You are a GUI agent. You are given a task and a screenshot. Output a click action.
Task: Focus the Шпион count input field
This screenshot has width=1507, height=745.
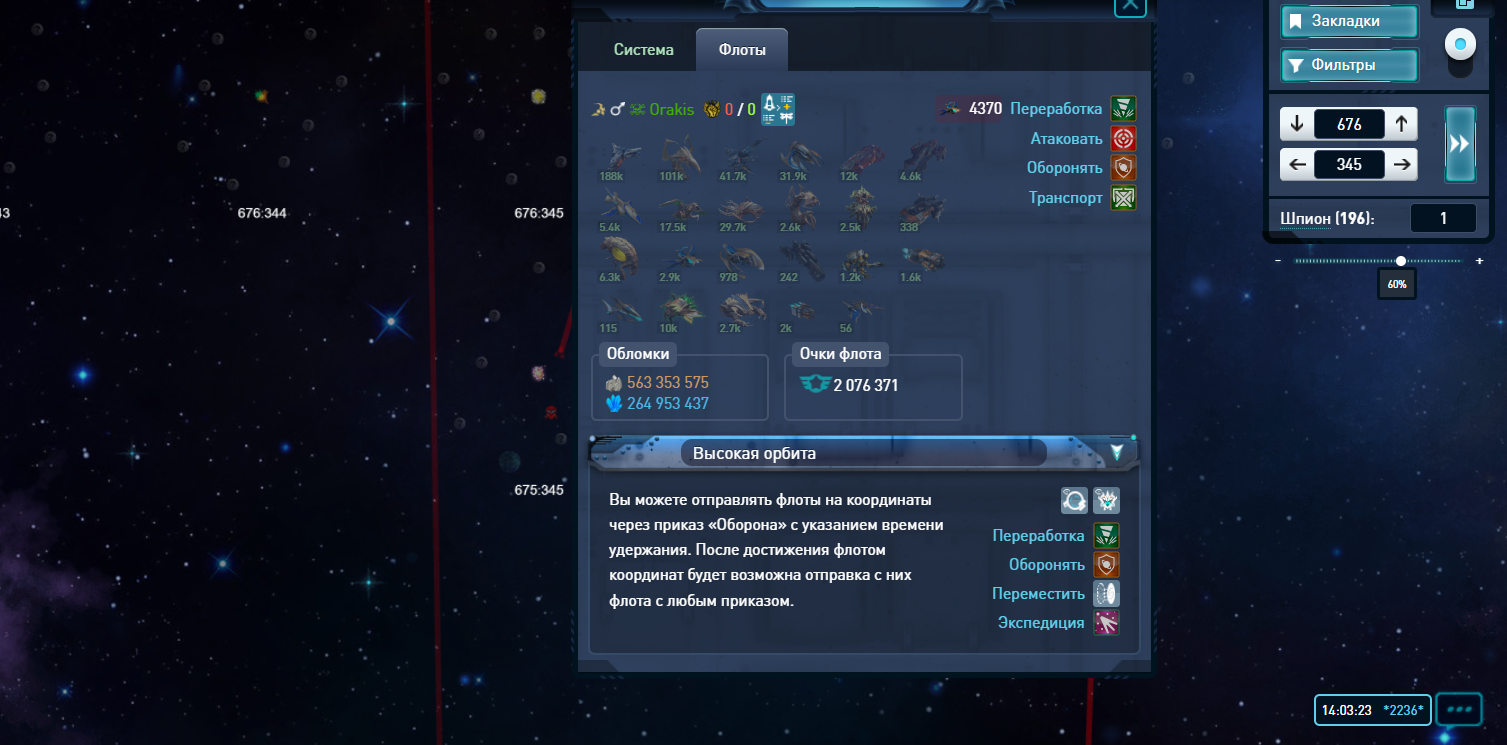1443,218
